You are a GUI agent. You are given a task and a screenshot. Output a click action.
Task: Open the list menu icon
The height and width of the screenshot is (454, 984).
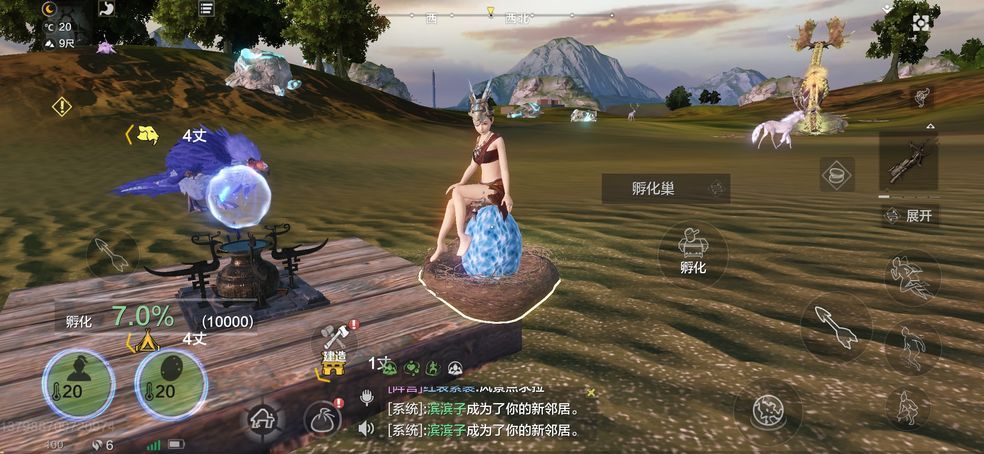pyautogui.click(x=205, y=9)
